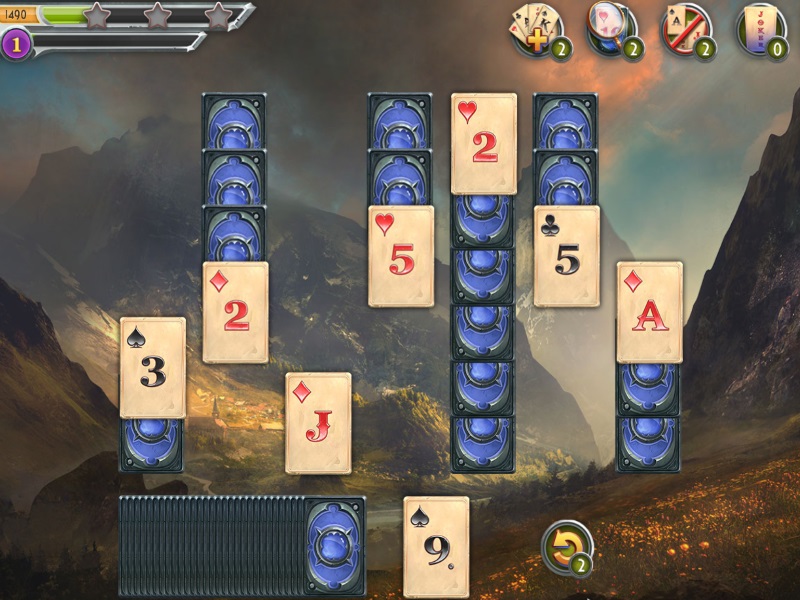The height and width of the screenshot is (600, 800).
Task: Pick the 3 of spades card
Action: [x=153, y=367]
